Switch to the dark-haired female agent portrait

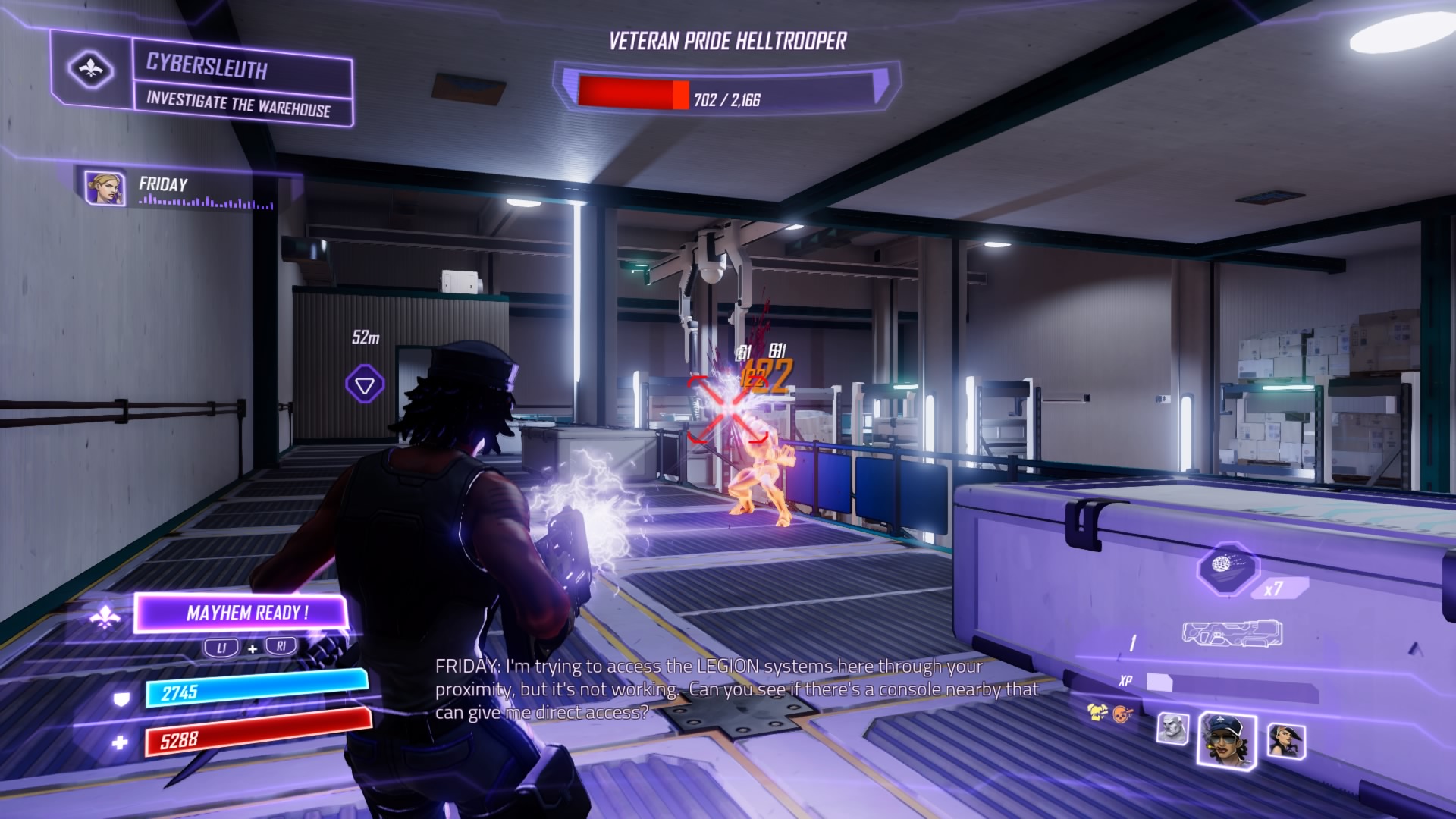coord(1285,740)
